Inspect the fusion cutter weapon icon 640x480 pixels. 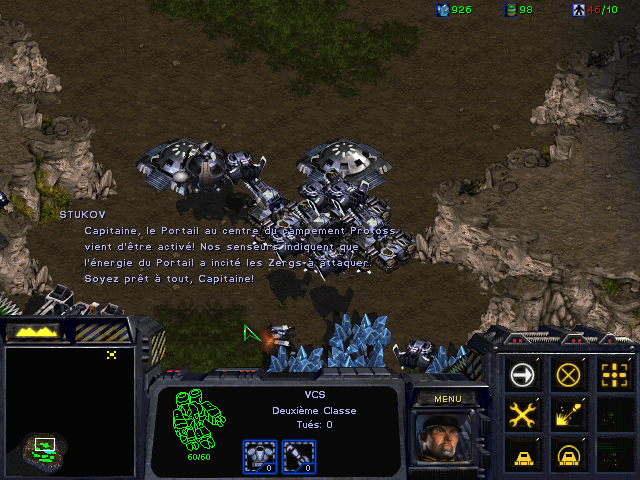[297, 456]
